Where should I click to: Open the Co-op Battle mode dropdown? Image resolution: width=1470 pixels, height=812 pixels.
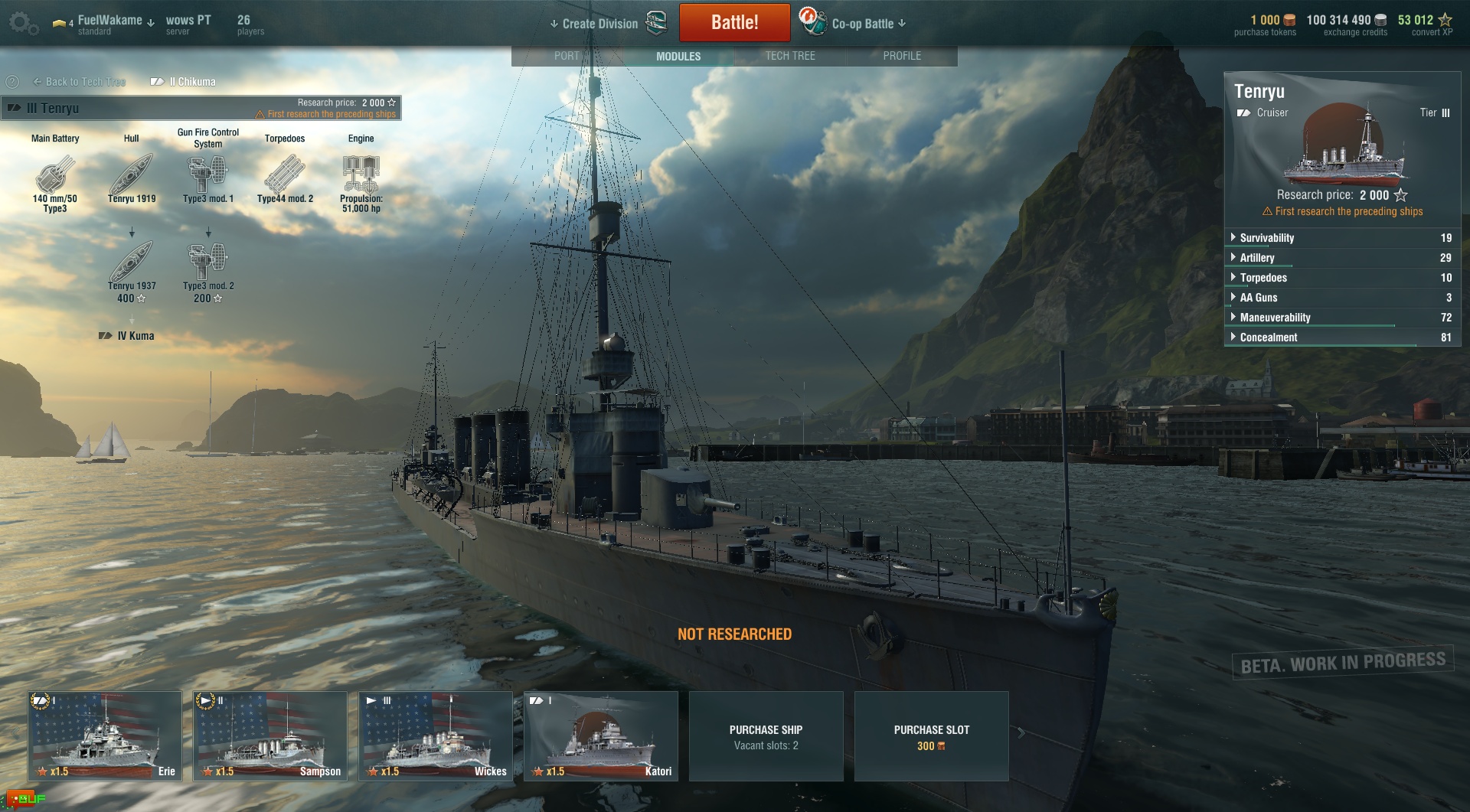868,24
